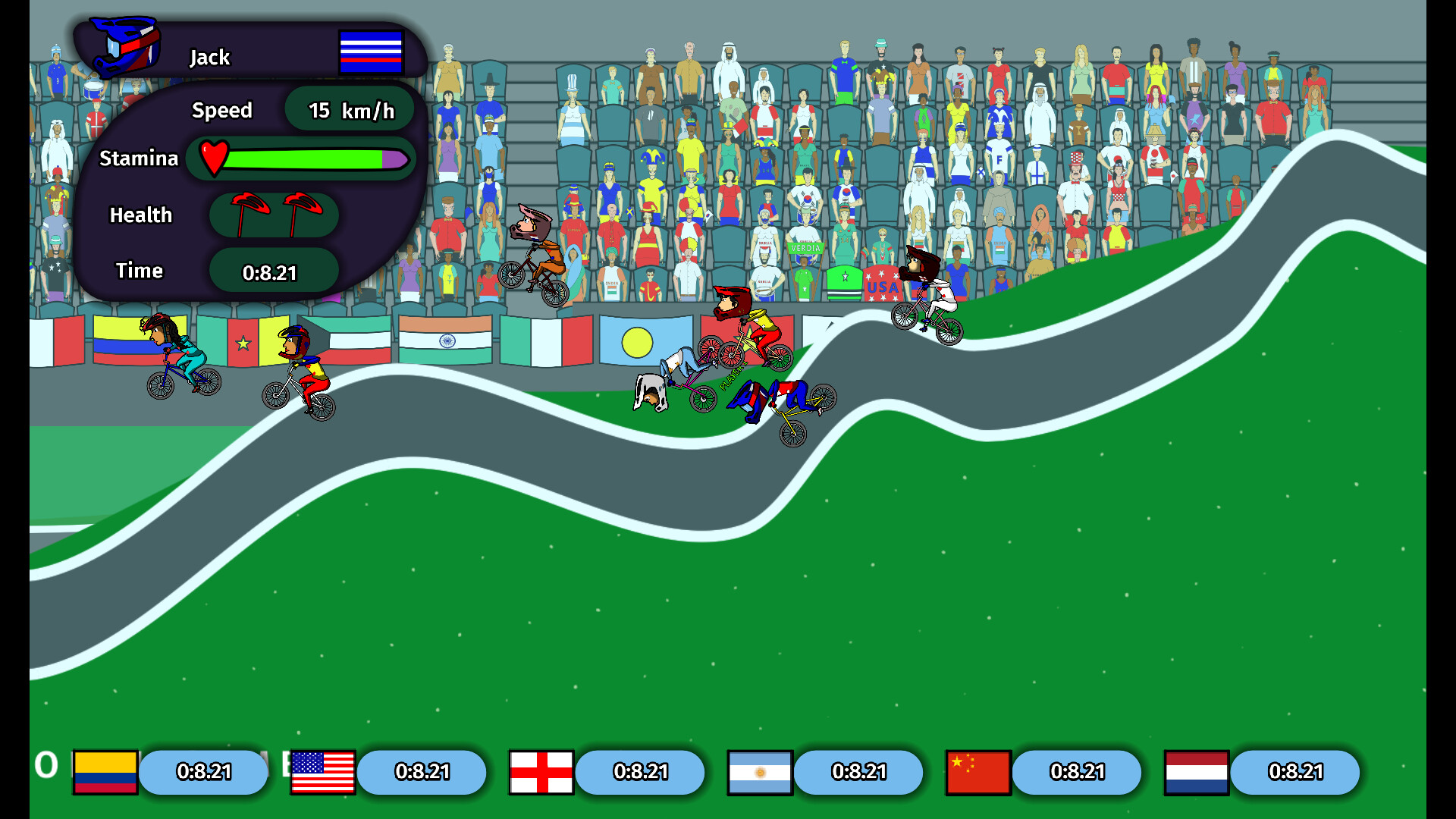Click the Health label in the HUD
This screenshot has height=819, width=1456.
tap(141, 215)
